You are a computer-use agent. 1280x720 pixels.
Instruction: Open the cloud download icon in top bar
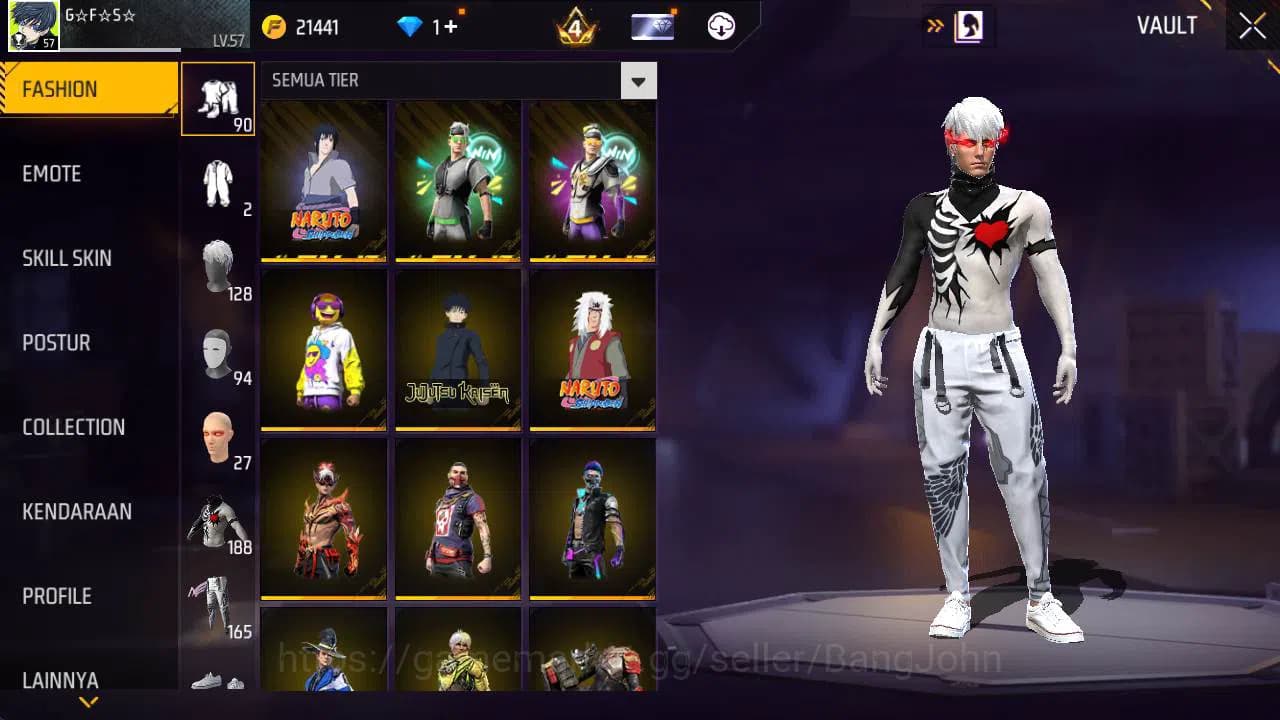pyautogui.click(x=720, y=27)
